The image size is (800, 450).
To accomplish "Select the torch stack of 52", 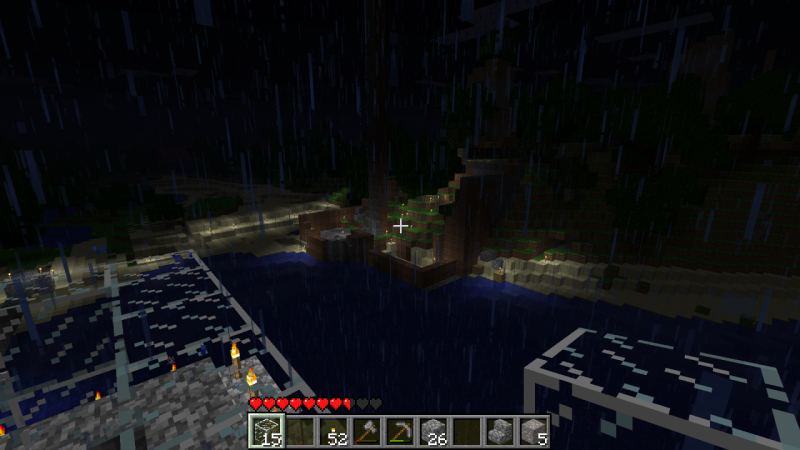I will 333,431.
